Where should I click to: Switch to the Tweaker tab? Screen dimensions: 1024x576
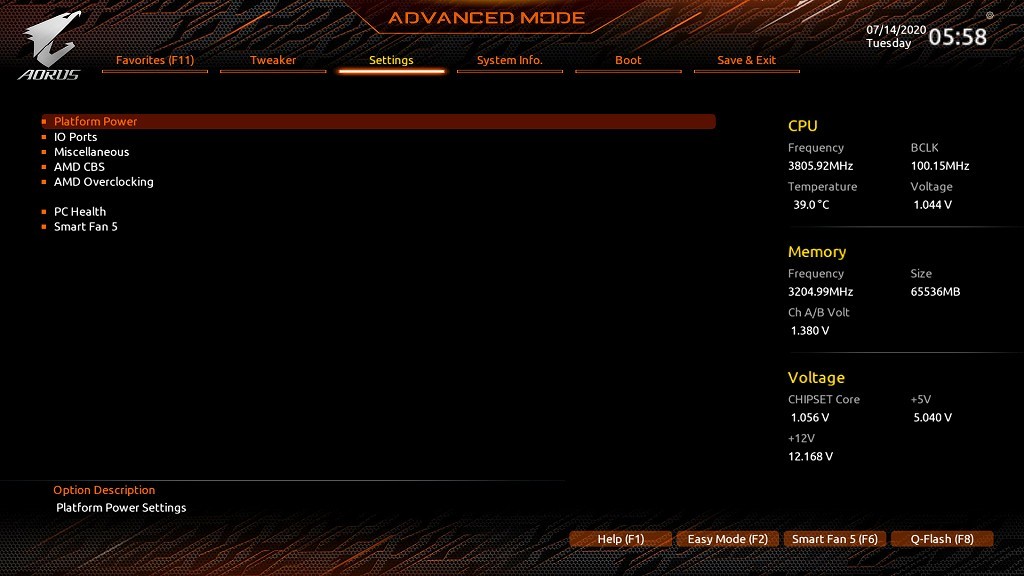click(x=273, y=60)
